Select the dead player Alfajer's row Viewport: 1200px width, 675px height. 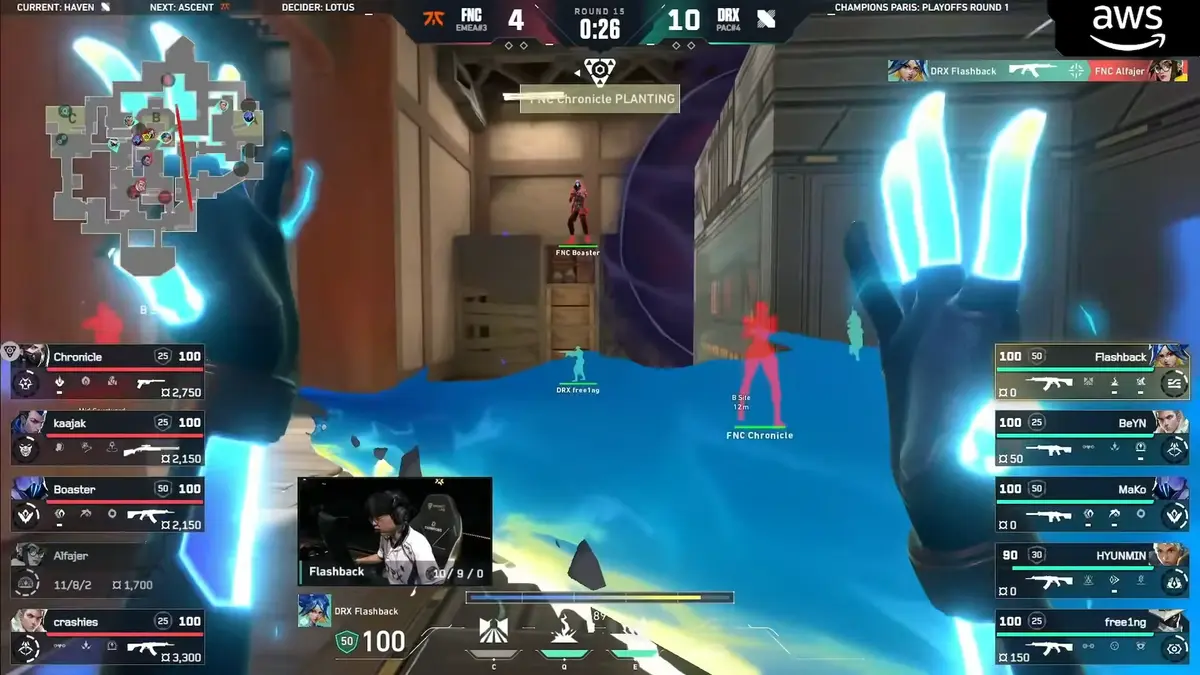(108, 570)
